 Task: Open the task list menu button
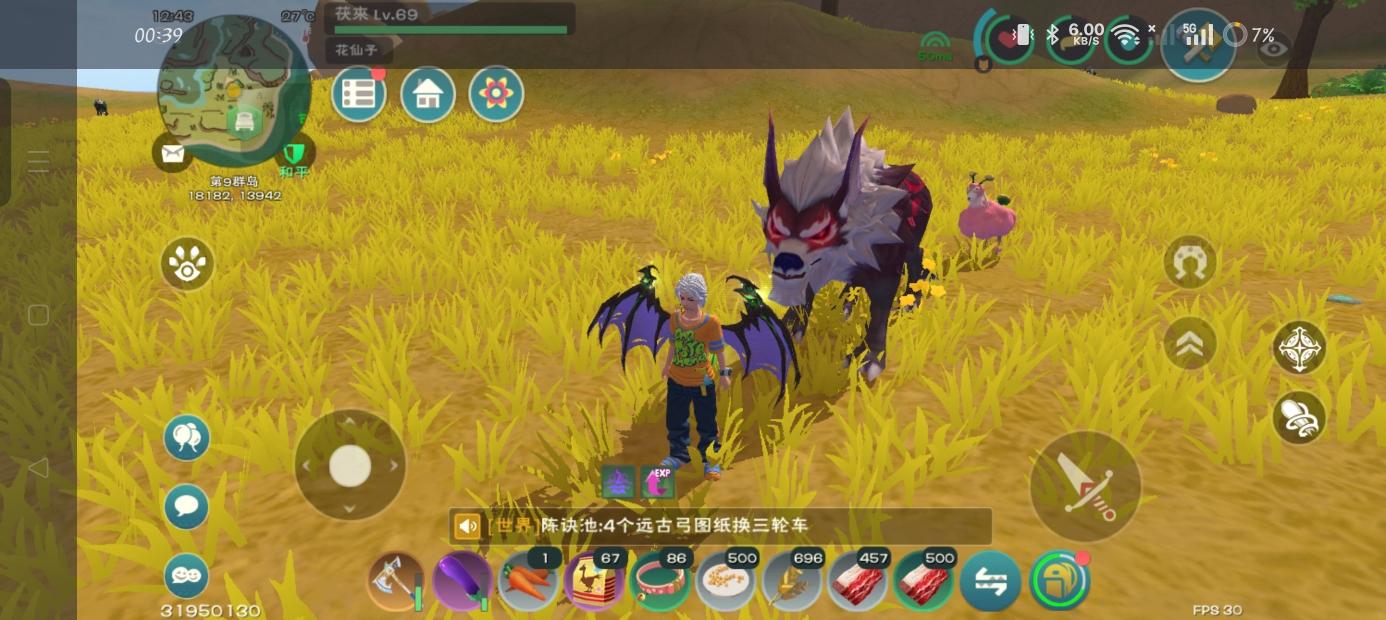click(358, 95)
